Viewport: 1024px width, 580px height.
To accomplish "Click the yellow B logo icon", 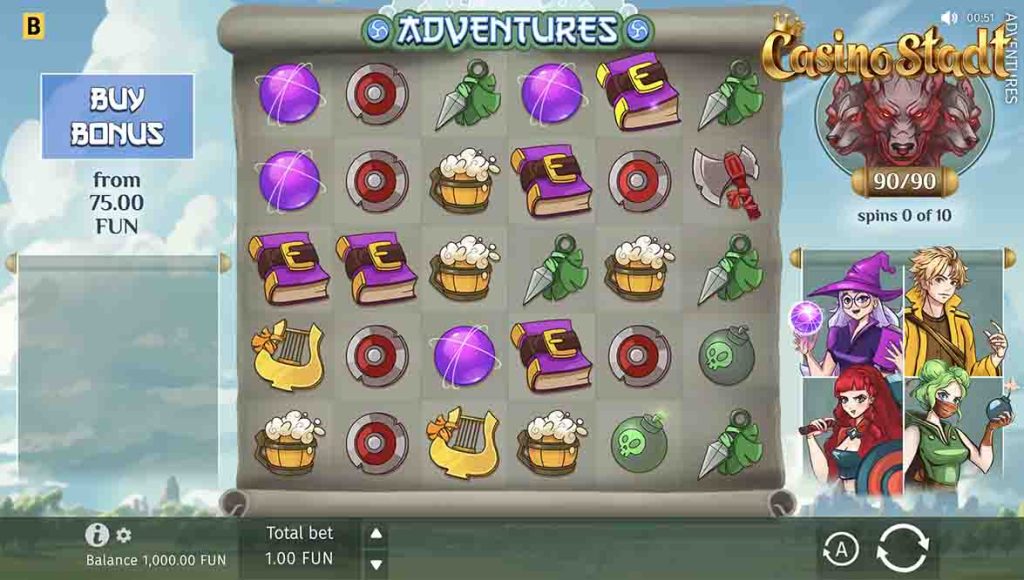I will point(34,26).
